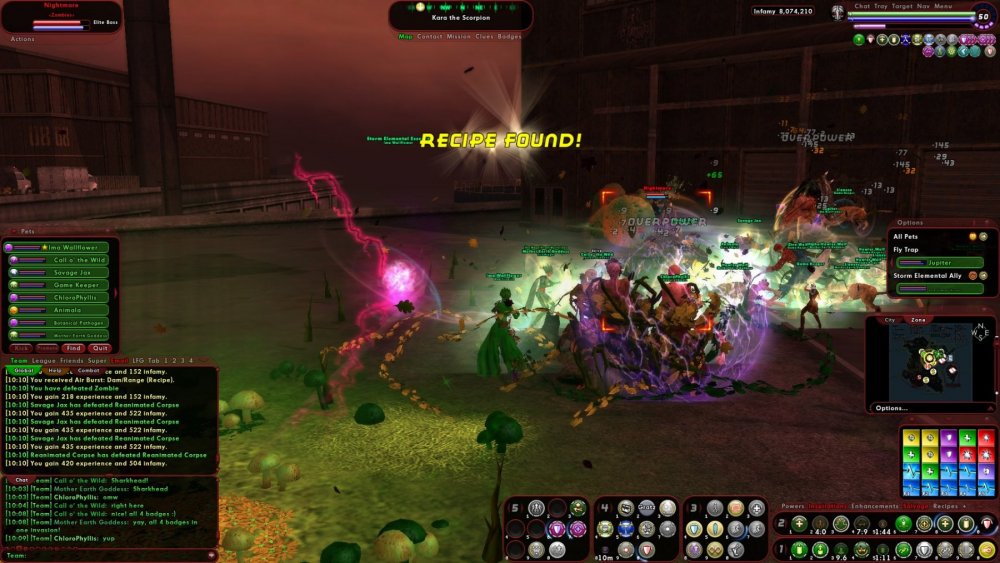This screenshot has height=563, width=1000.
Task: Switch chat to the Help tab
Action: pyautogui.click(x=54, y=370)
